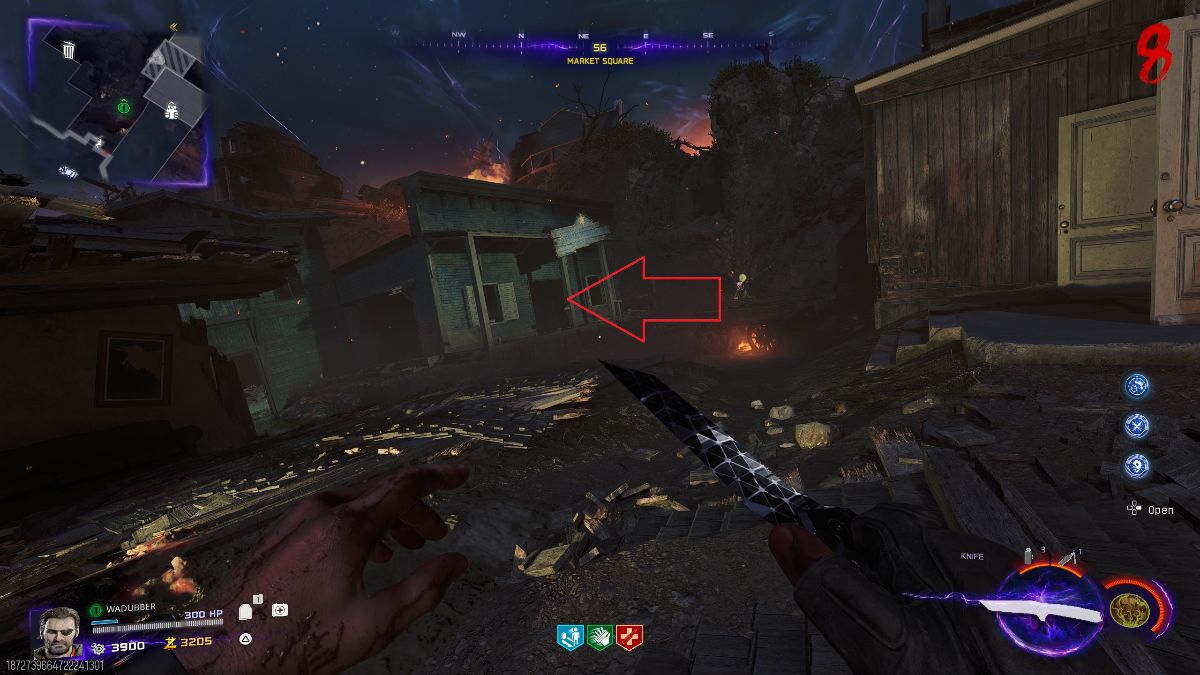Select the bottom blue augment orb
The height and width of the screenshot is (675, 1200).
click(x=1136, y=464)
